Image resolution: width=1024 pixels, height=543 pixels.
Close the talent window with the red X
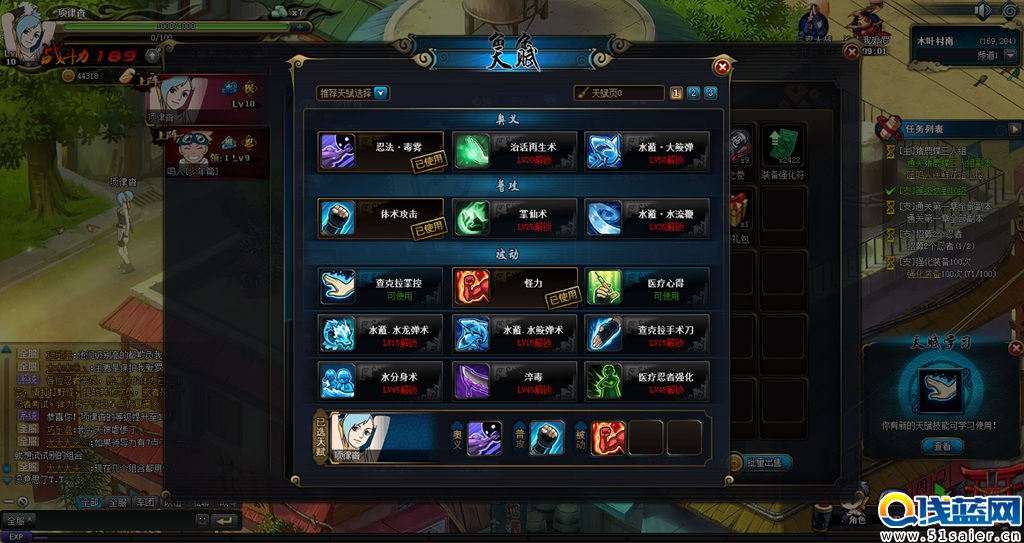point(721,67)
